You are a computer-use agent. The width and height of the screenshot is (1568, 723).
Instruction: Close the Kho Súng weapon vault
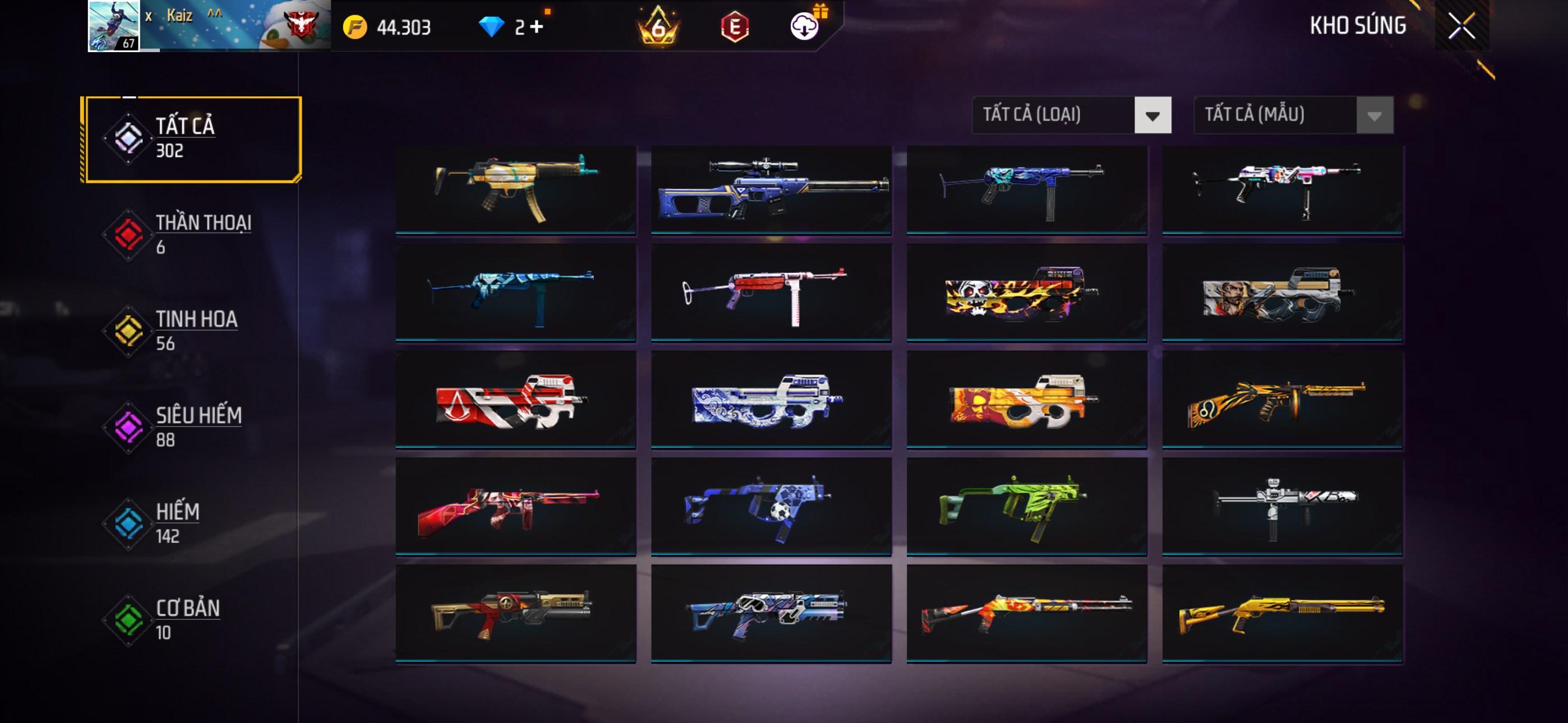[x=1461, y=26]
